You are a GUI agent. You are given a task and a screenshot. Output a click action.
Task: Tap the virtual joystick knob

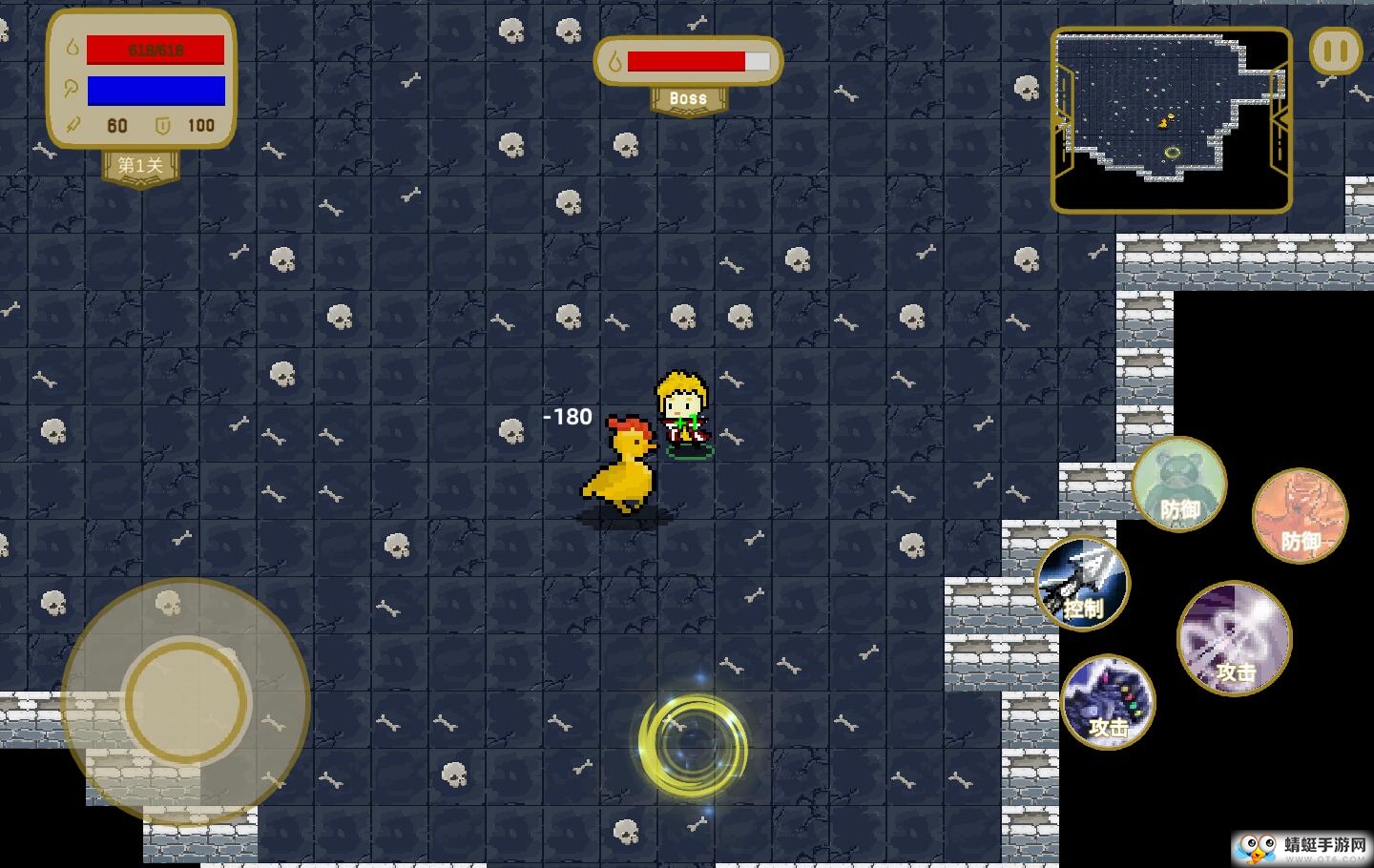pos(186,701)
